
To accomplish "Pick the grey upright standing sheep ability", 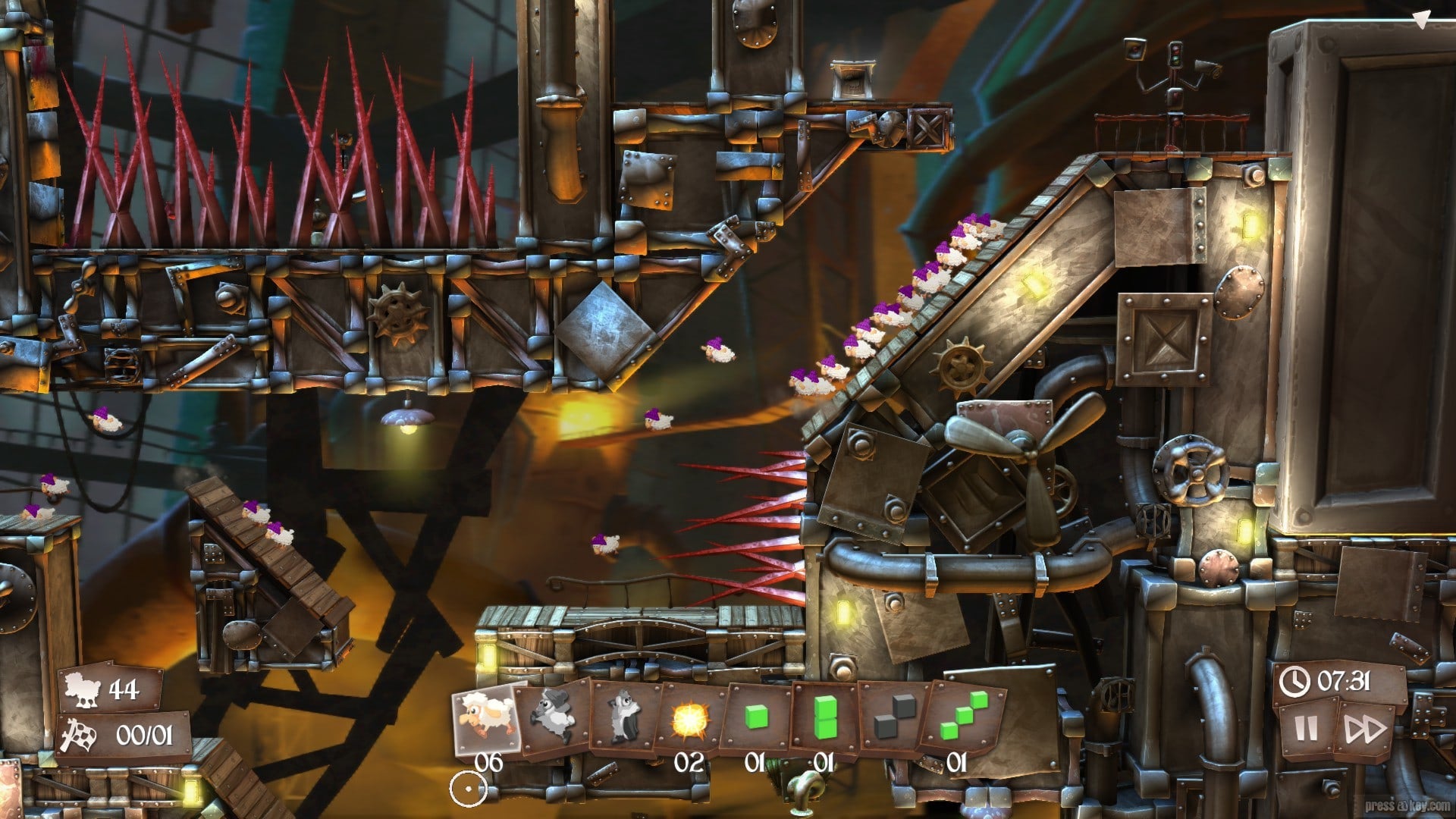I will tap(625, 717).
